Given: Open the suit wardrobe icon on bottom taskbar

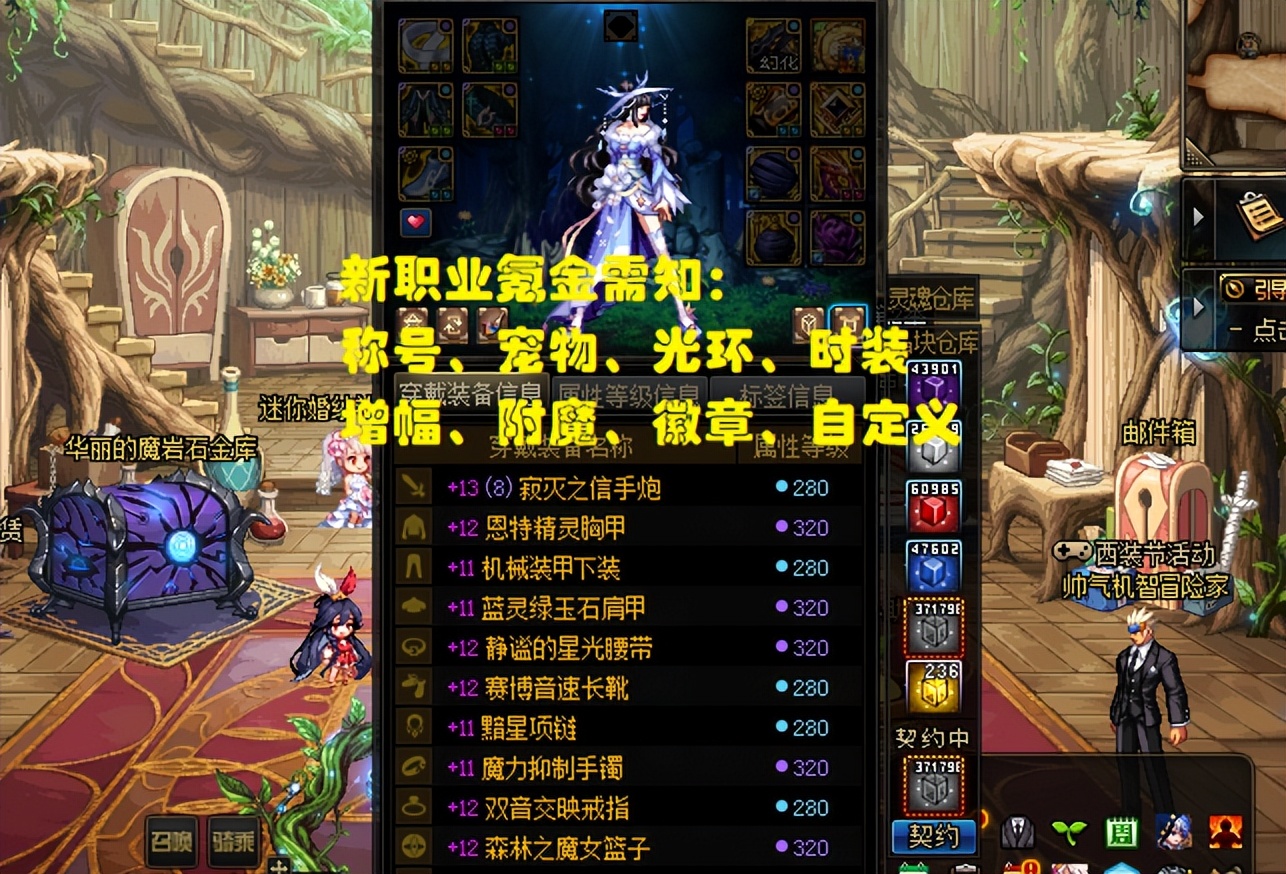Looking at the screenshot, I should click(1017, 833).
